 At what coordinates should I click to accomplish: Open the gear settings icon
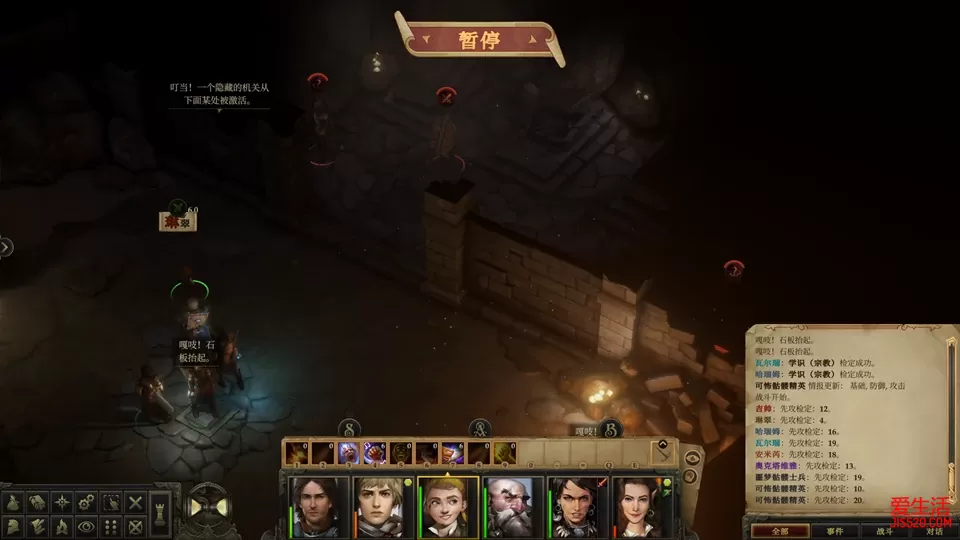tap(87, 502)
